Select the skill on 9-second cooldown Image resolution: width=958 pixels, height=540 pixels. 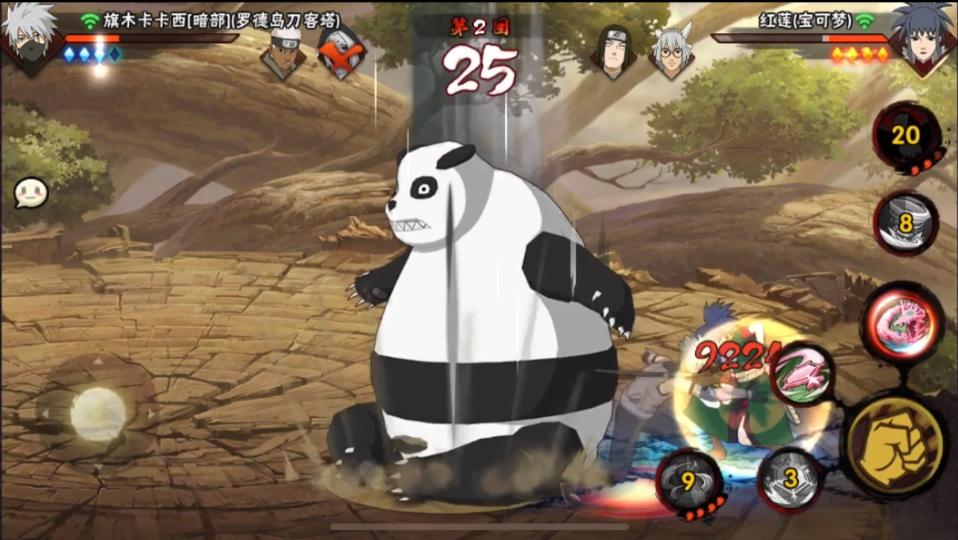click(691, 482)
